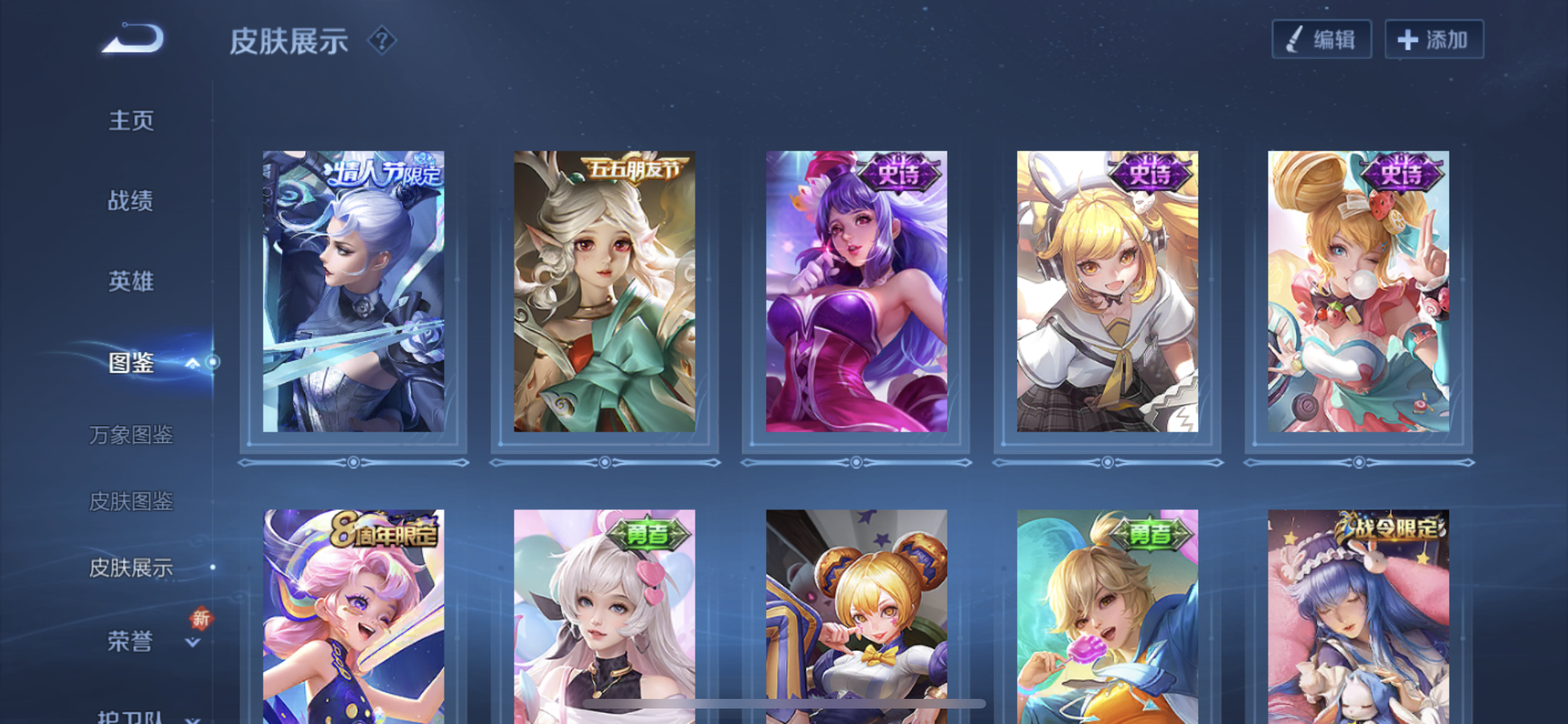Select 皮肤展示 sub-menu entry
Viewport: 1568px width, 724px height.
click(131, 568)
